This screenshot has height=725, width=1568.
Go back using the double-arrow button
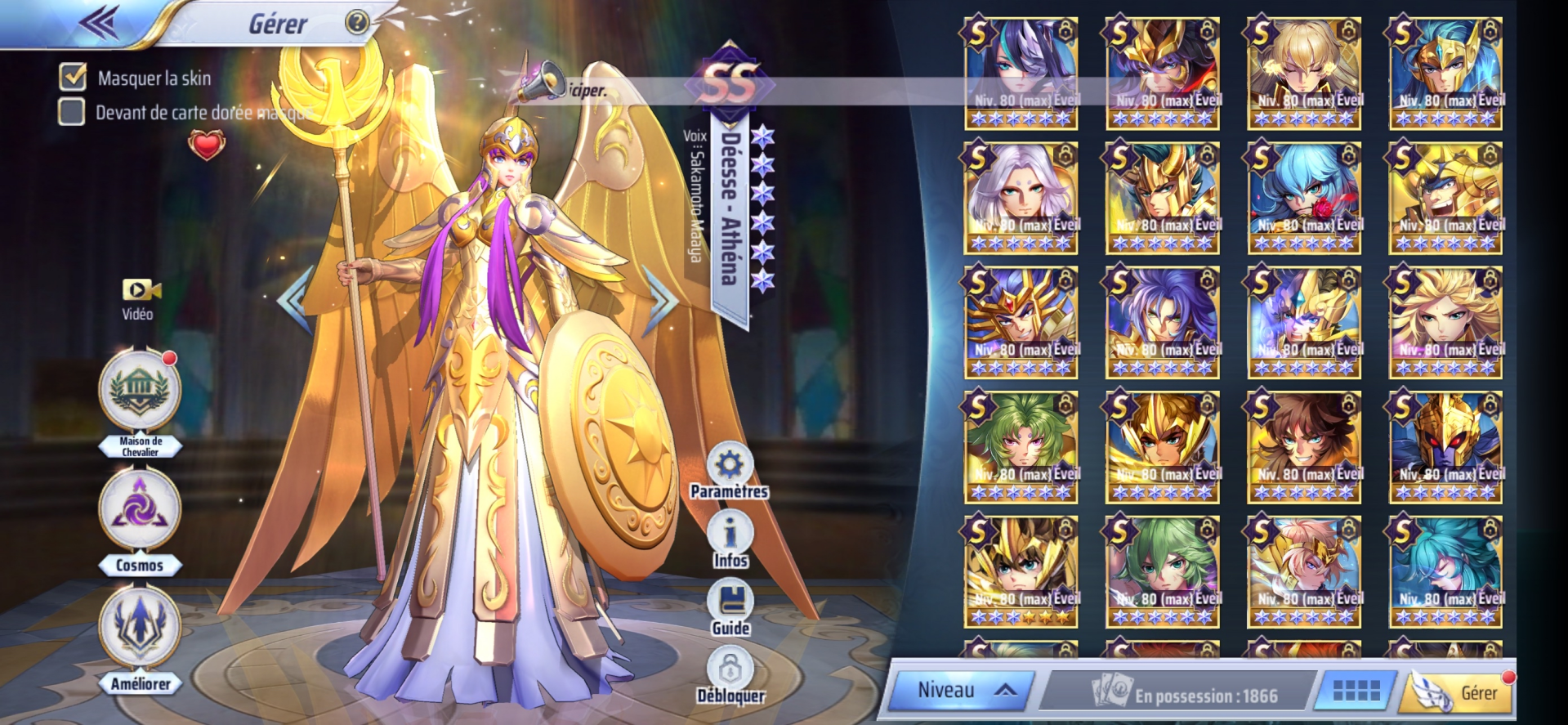click(100, 23)
